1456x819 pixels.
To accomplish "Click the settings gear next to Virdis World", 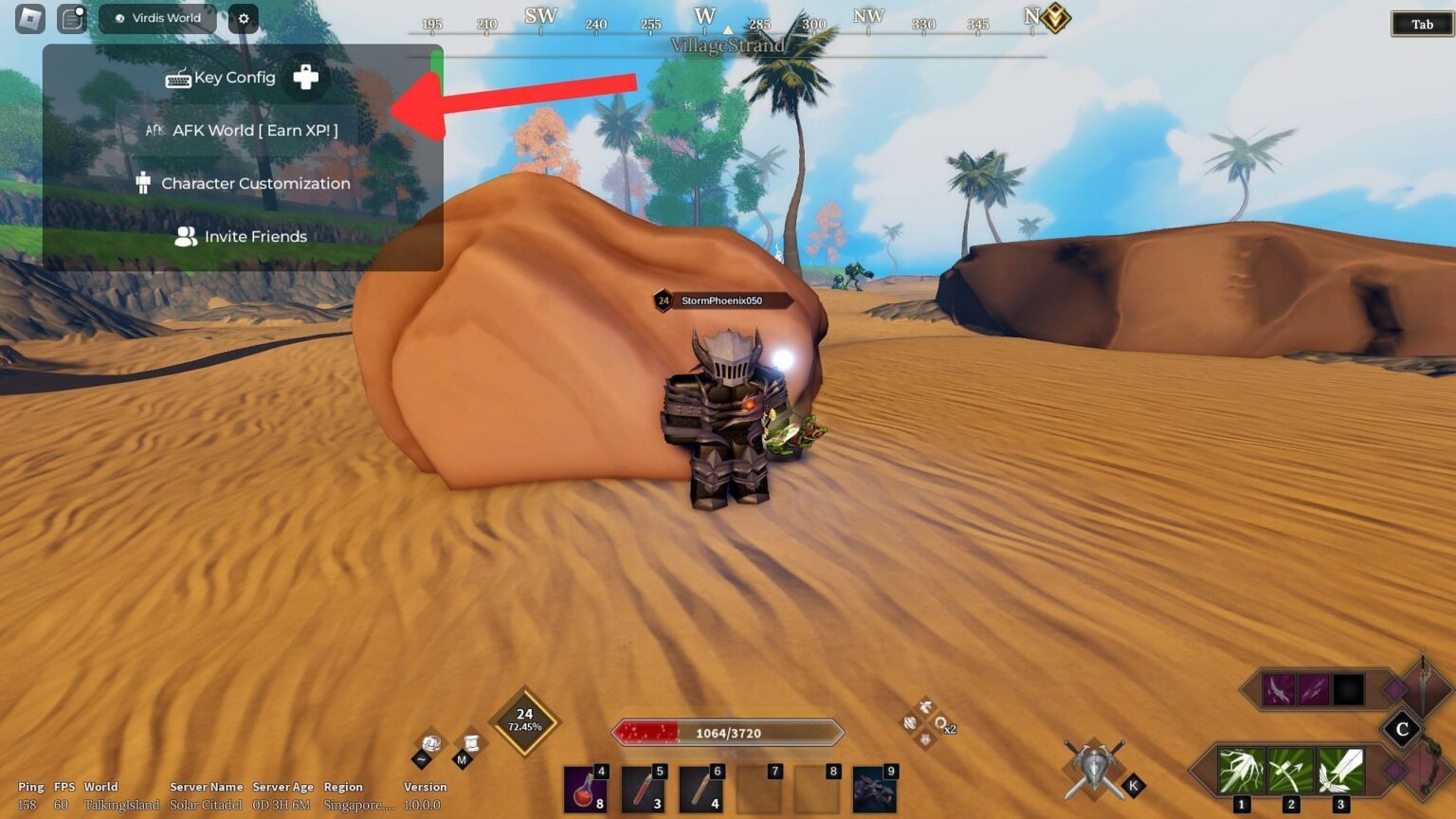I will point(243,18).
